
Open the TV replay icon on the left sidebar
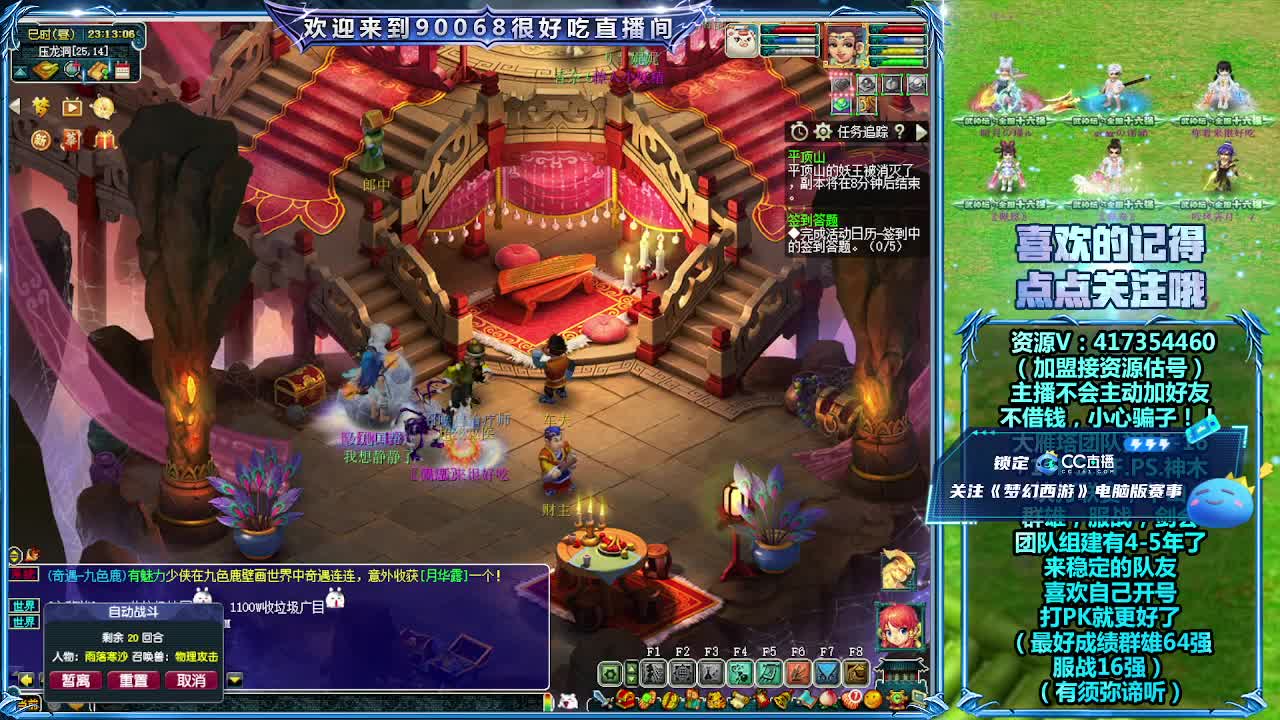pos(70,107)
